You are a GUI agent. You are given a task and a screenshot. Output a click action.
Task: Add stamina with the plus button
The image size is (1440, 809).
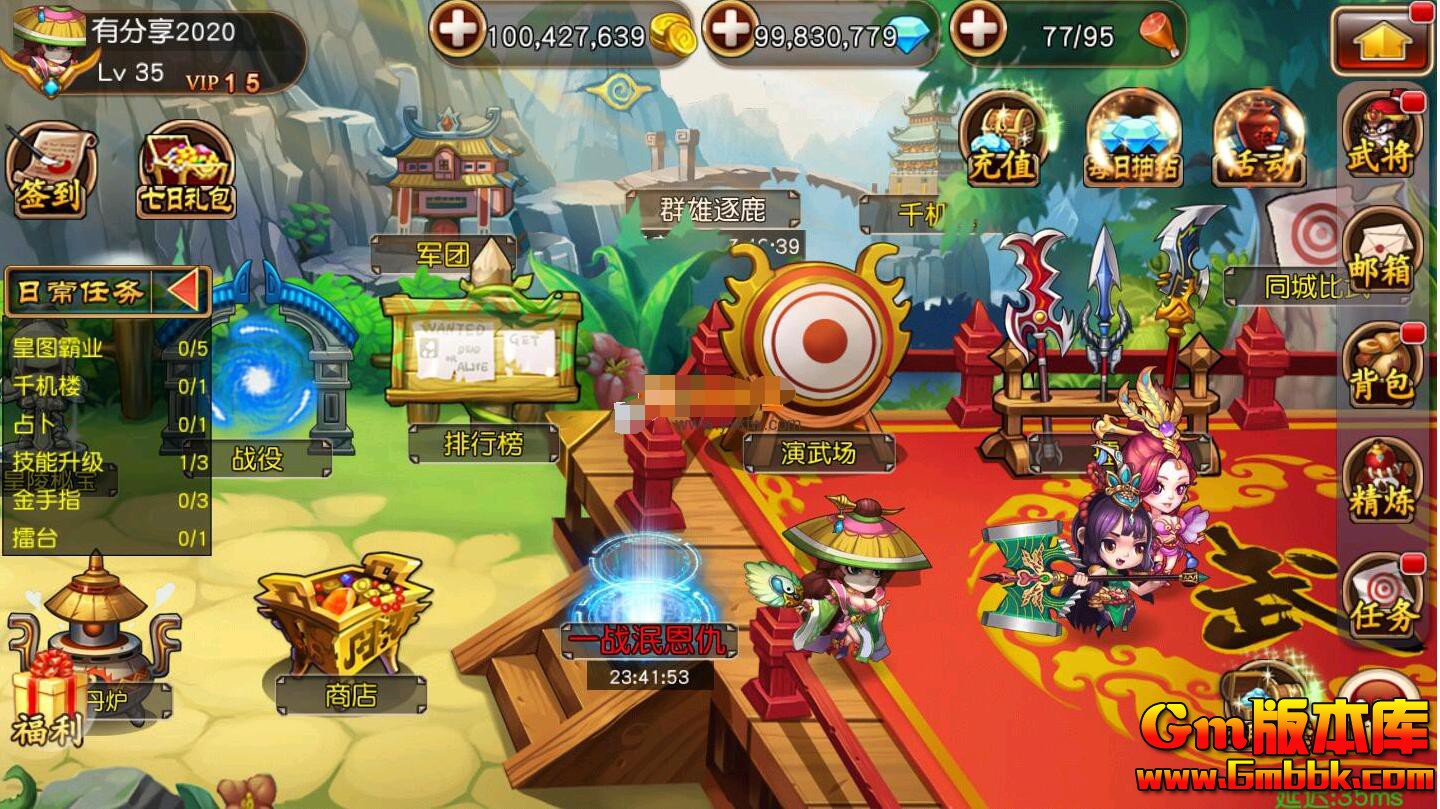977,31
